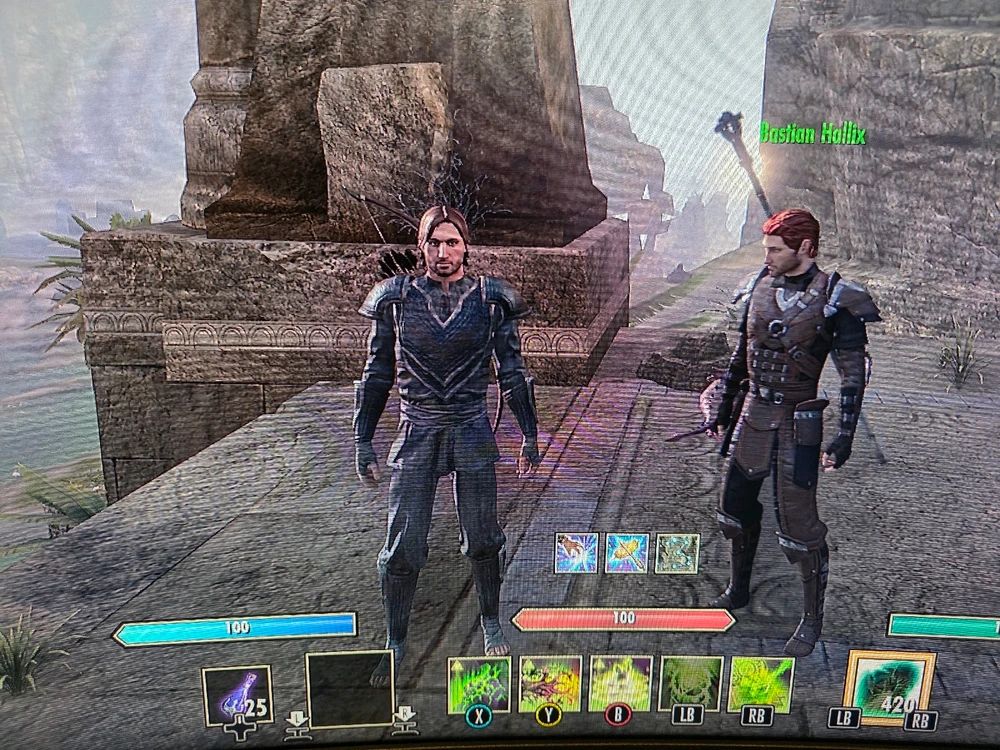
Task: Unleash the gold-framed ultimate ability showing 420
Action: 889,687
